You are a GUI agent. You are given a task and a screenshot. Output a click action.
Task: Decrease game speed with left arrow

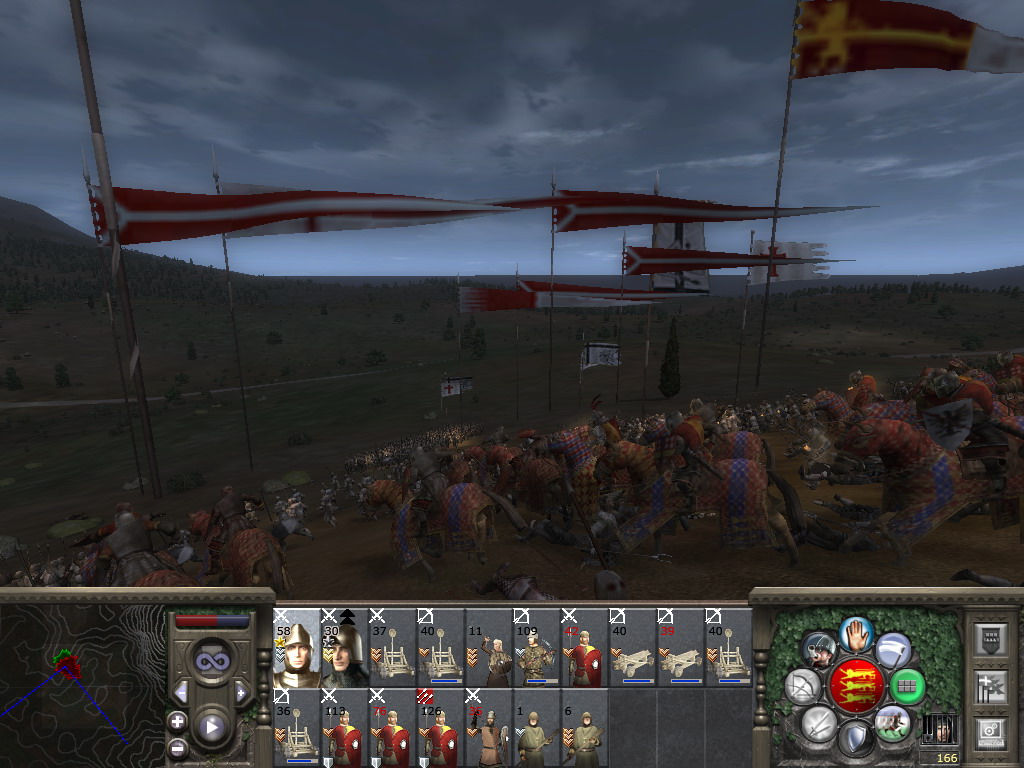pos(181,692)
